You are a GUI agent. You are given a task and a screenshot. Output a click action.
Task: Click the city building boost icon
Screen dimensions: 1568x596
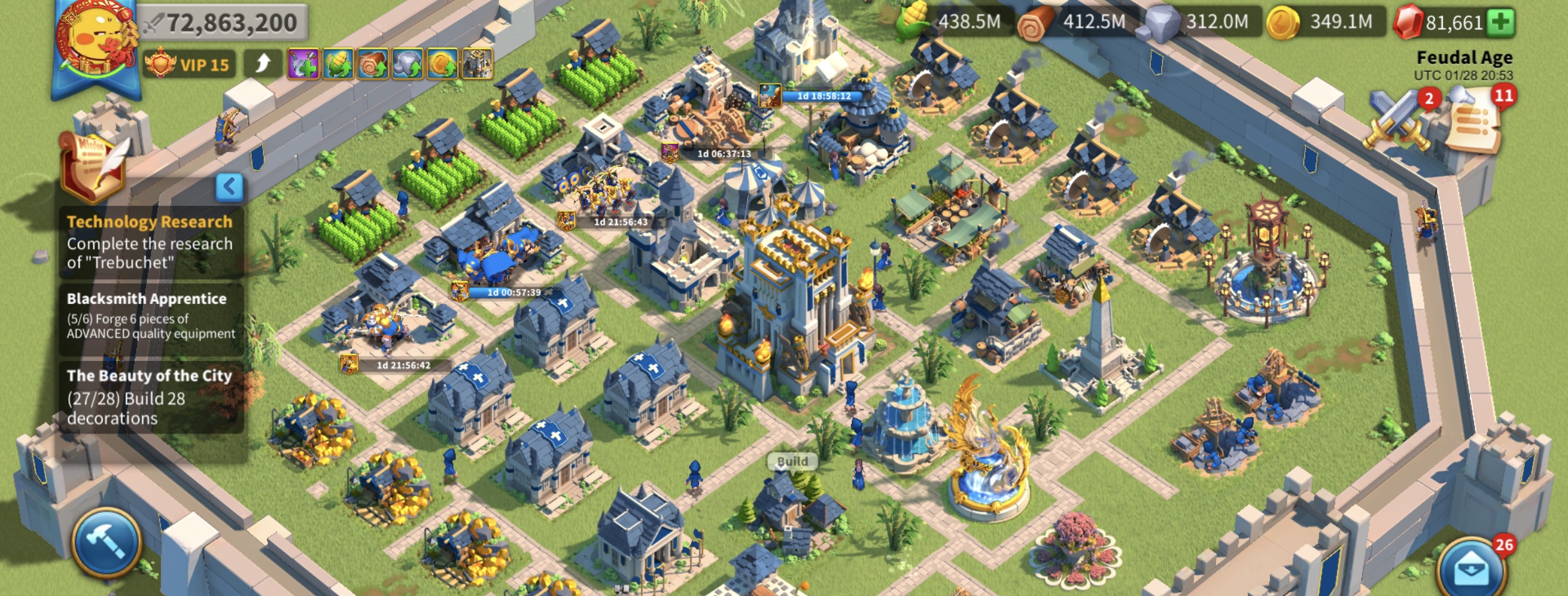[x=477, y=64]
